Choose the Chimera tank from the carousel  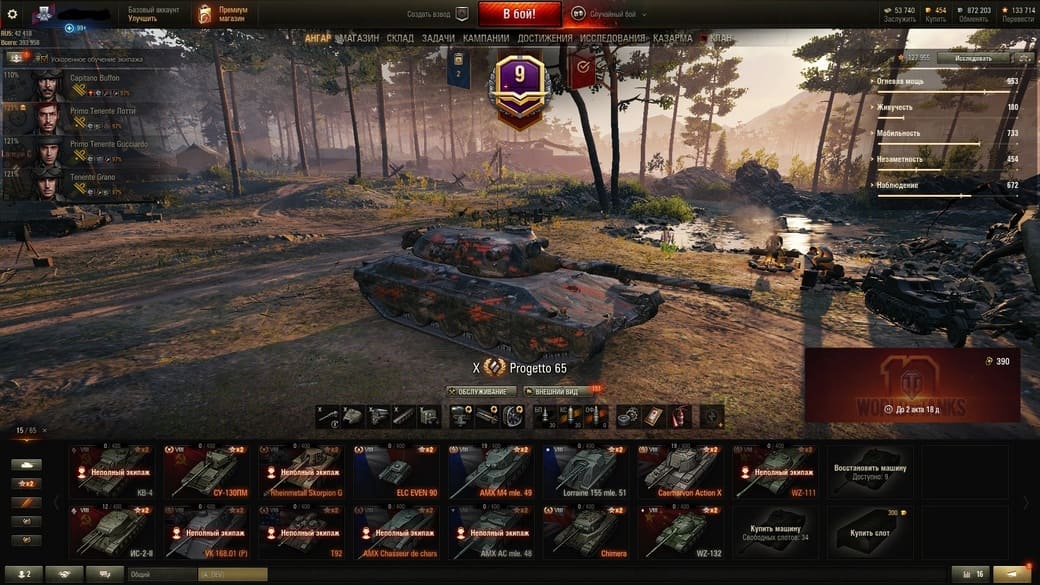click(x=586, y=532)
